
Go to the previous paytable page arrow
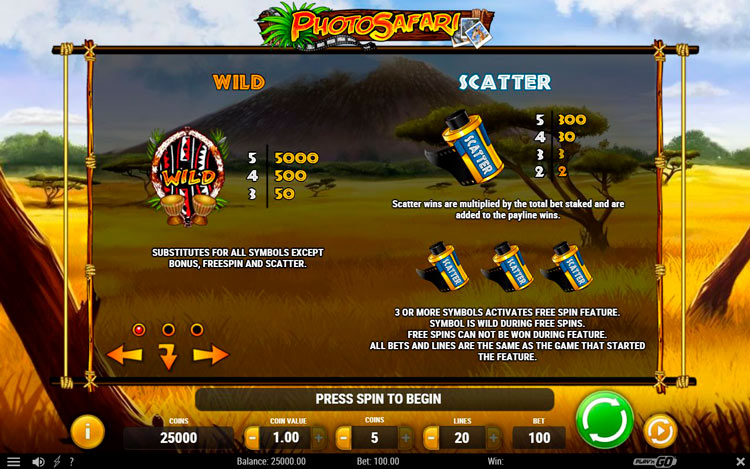[125, 354]
